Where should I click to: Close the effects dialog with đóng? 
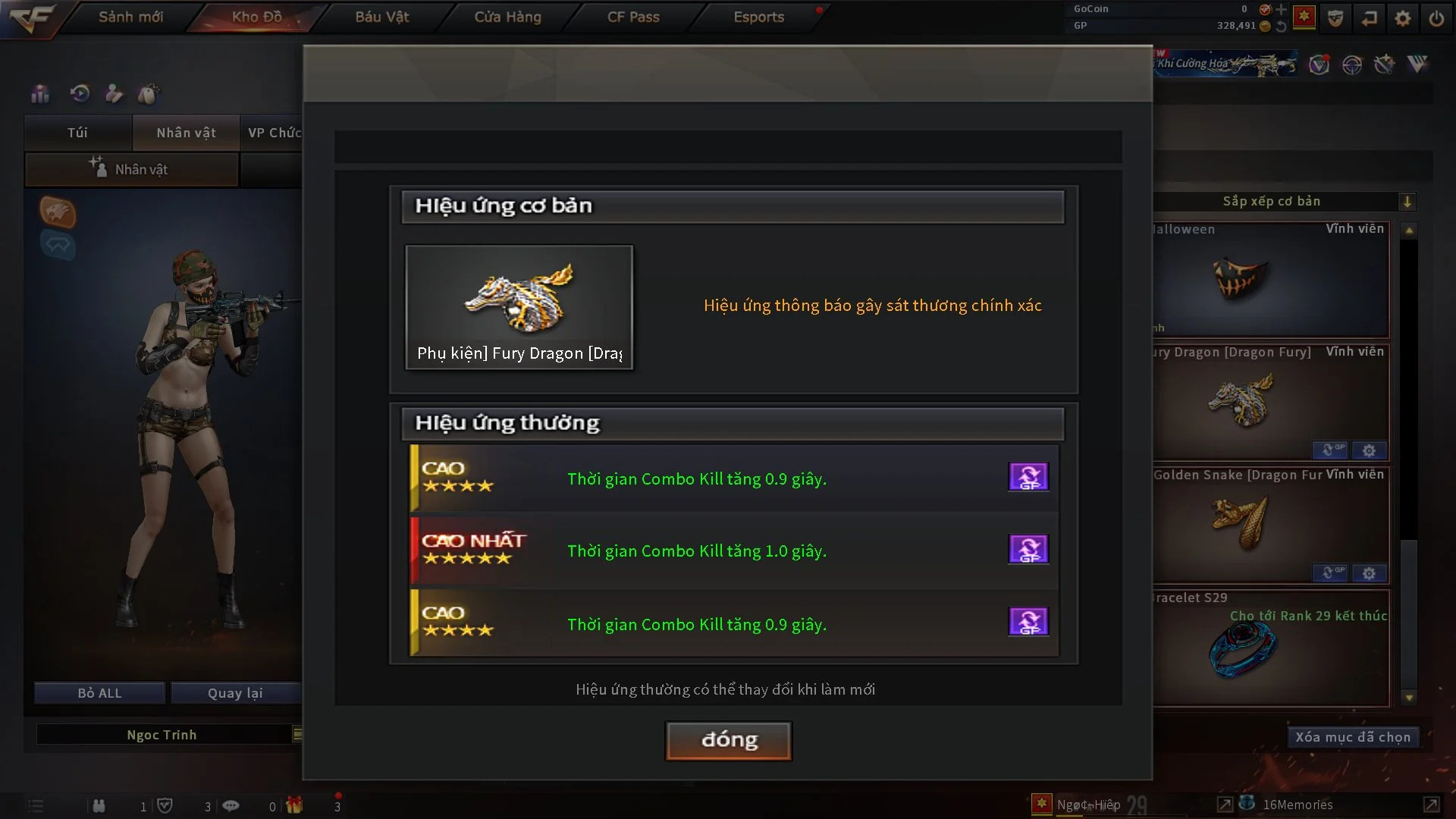(728, 740)
